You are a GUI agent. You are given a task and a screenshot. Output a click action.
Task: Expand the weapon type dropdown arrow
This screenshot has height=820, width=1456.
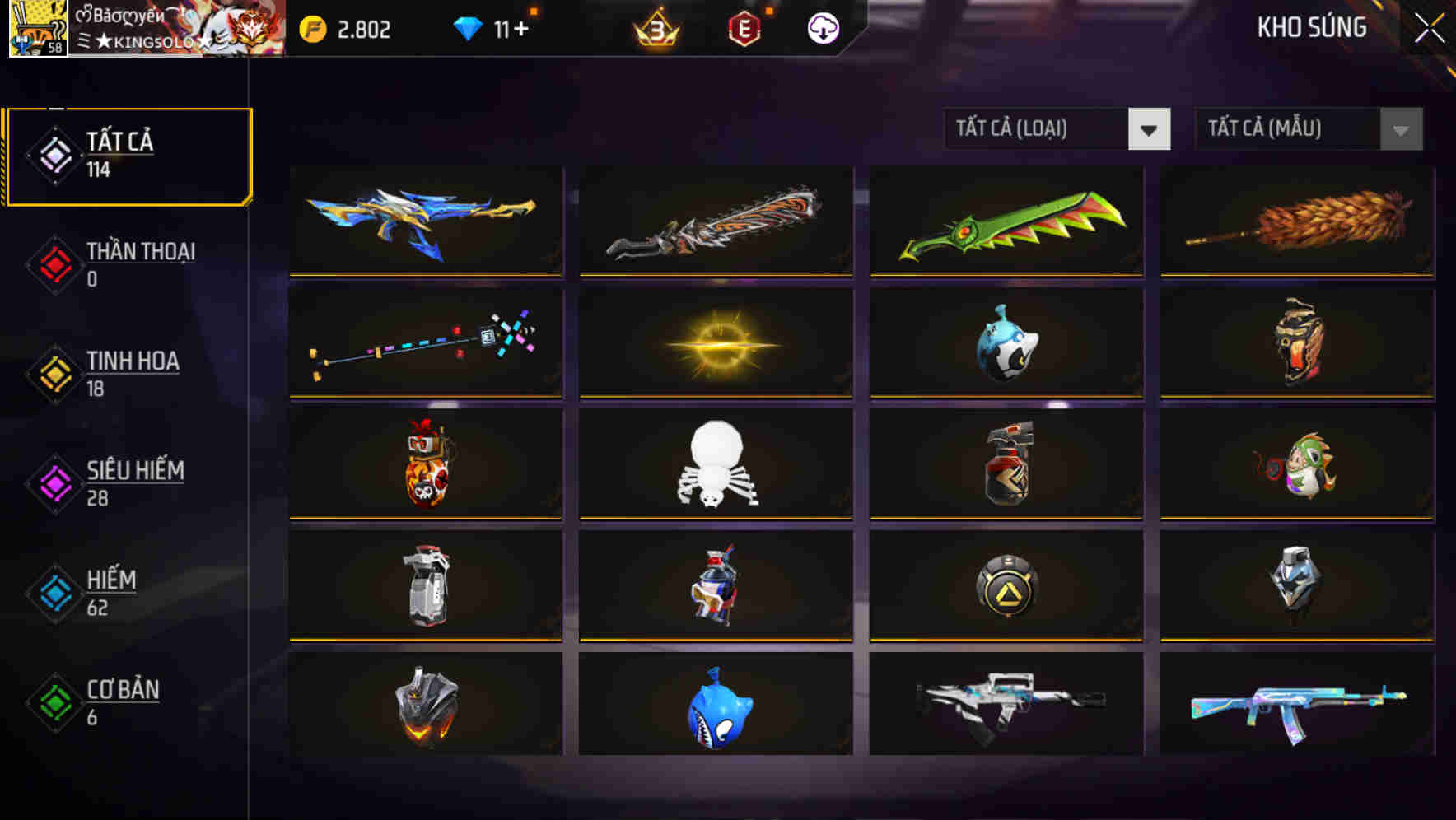(x=1150, y=129)
